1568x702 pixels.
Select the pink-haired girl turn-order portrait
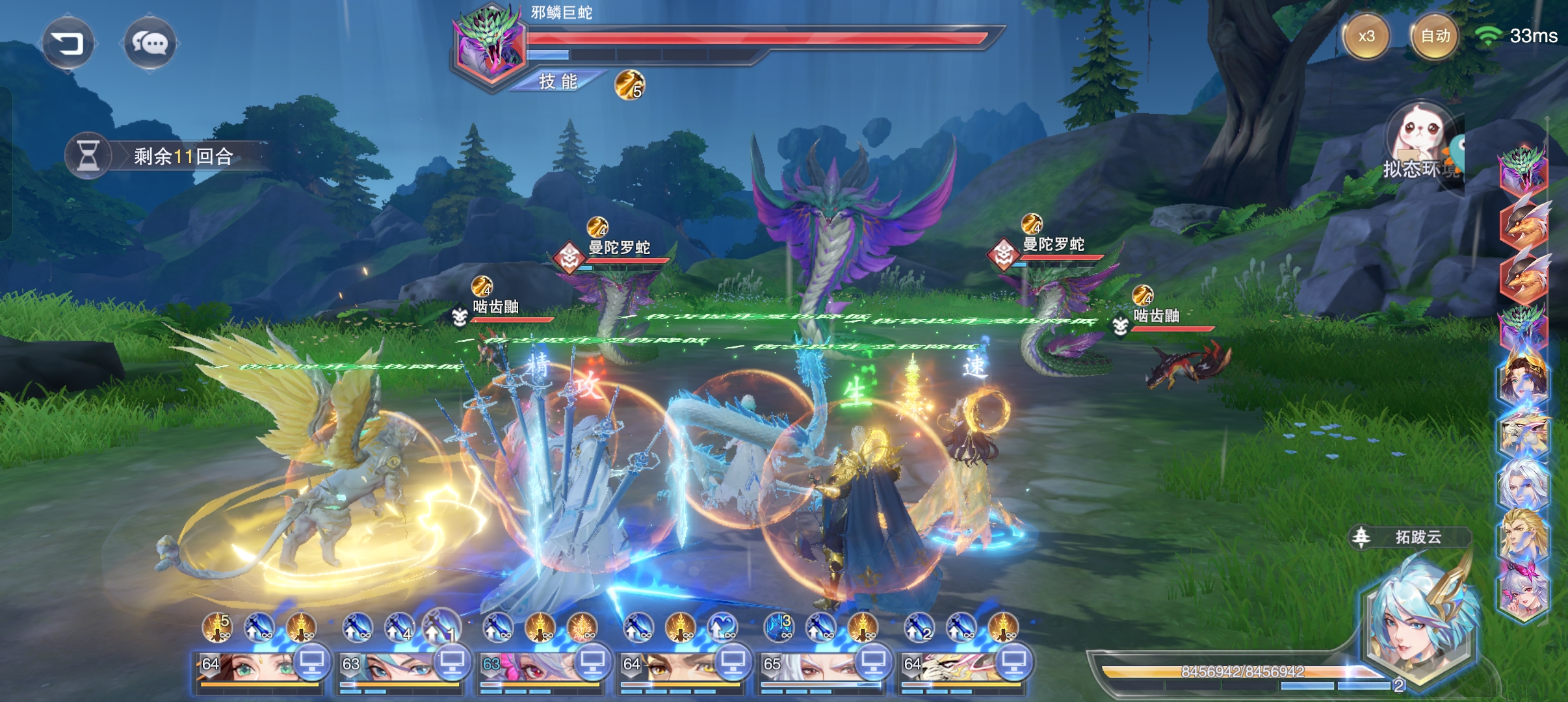click(1524, 590)
